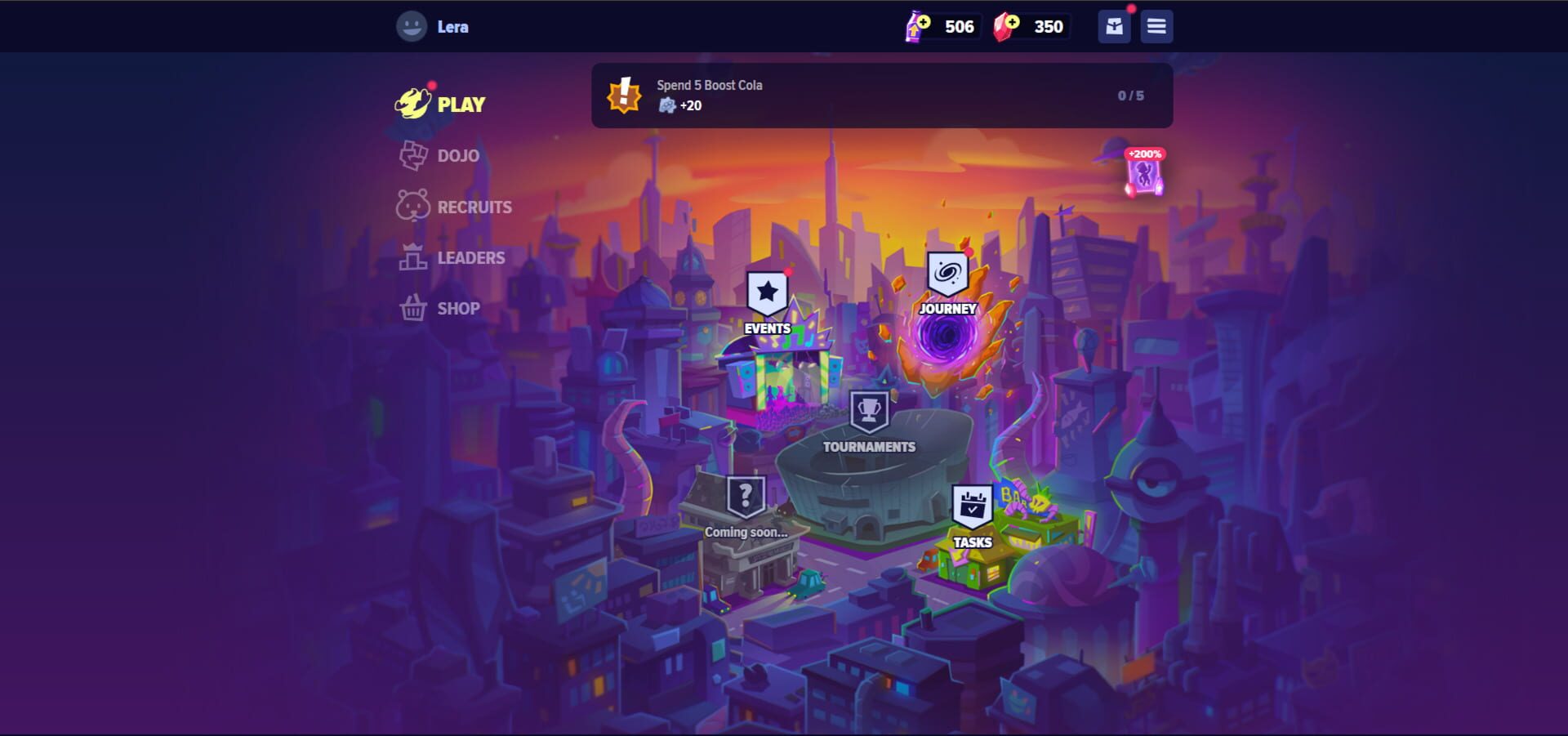Open the gift box icon with red notification
This screenshot has height=736, width=1568.
click(x=1113, y=26)
